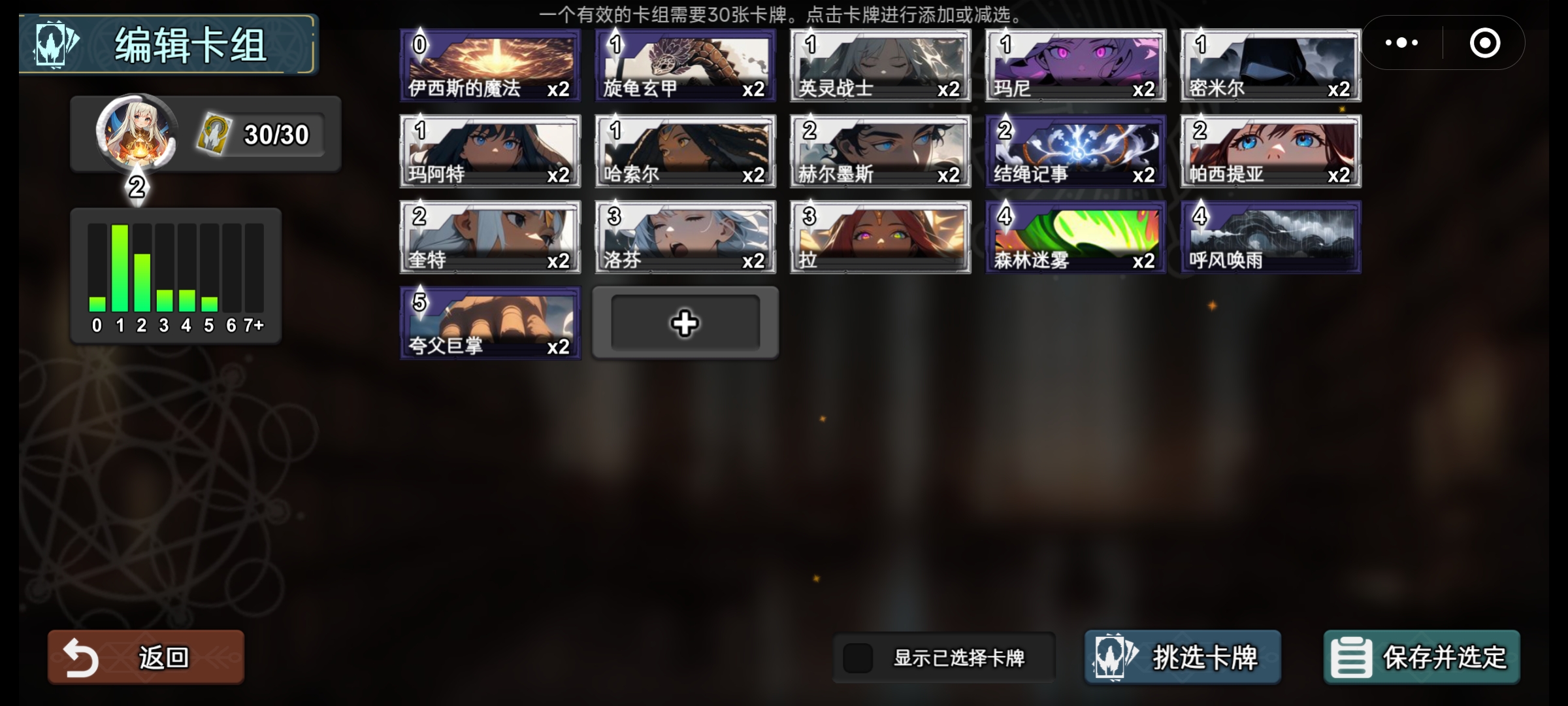This screenshot has height=706, width=1568.
Task: Click the back arrow icon on 返回
Action: coord(80,657)
